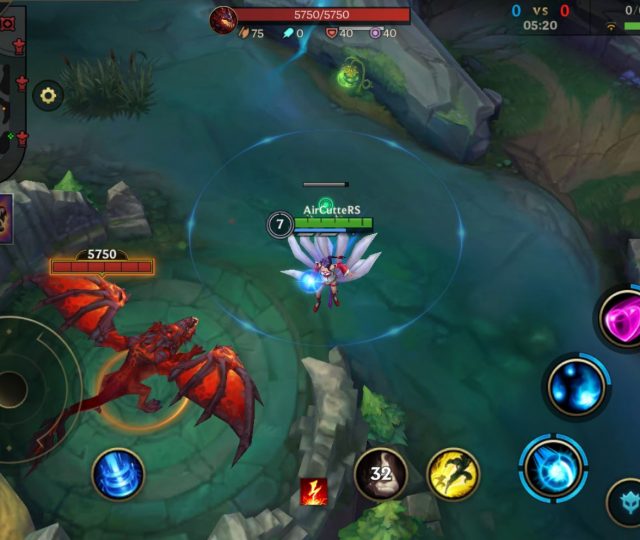Cast the summoner spell showing 32 cooldown
This screenshot has width=640, height=540.
381,474
